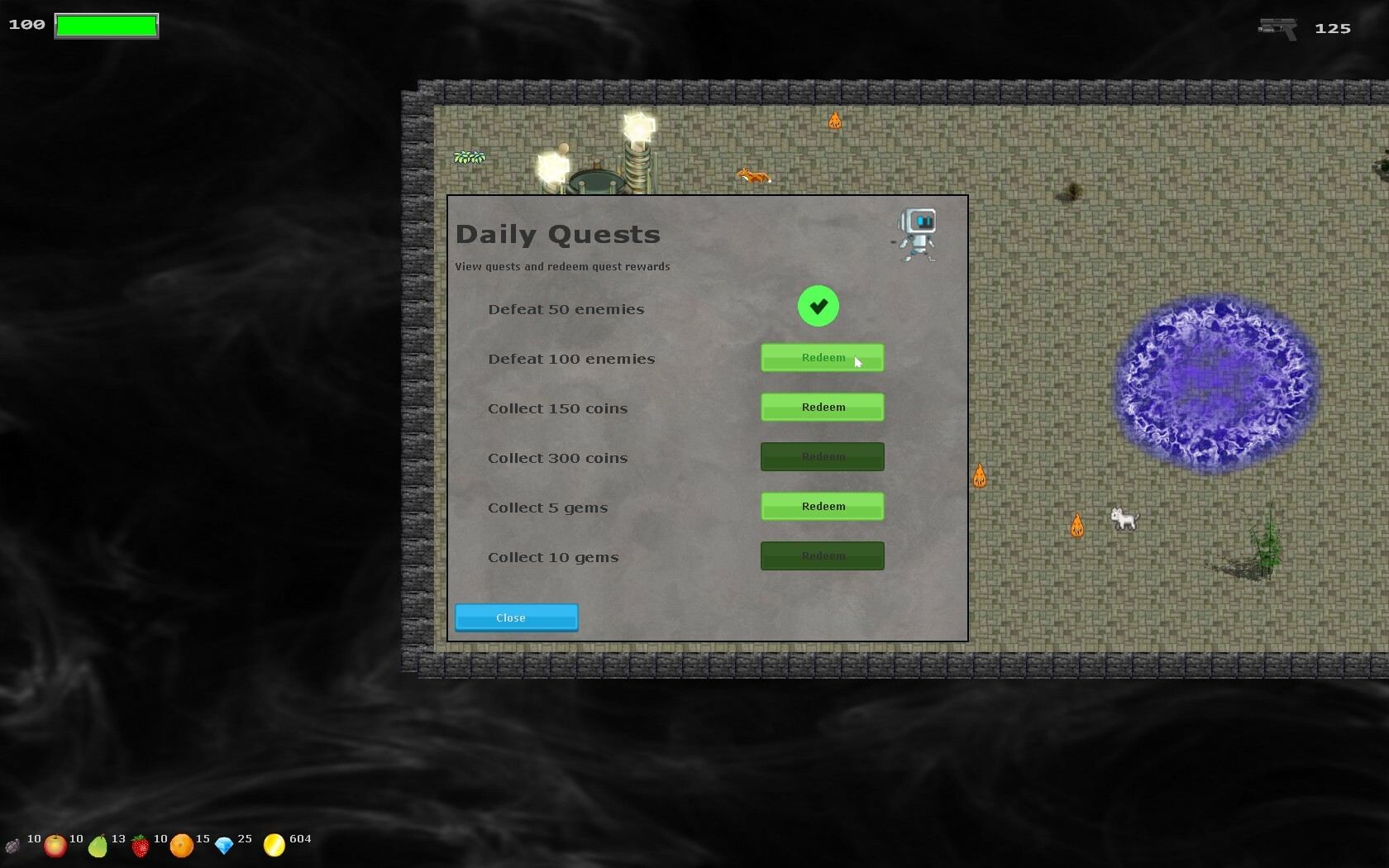Click the robot helper icon in Daily Quests

(916, 234)
